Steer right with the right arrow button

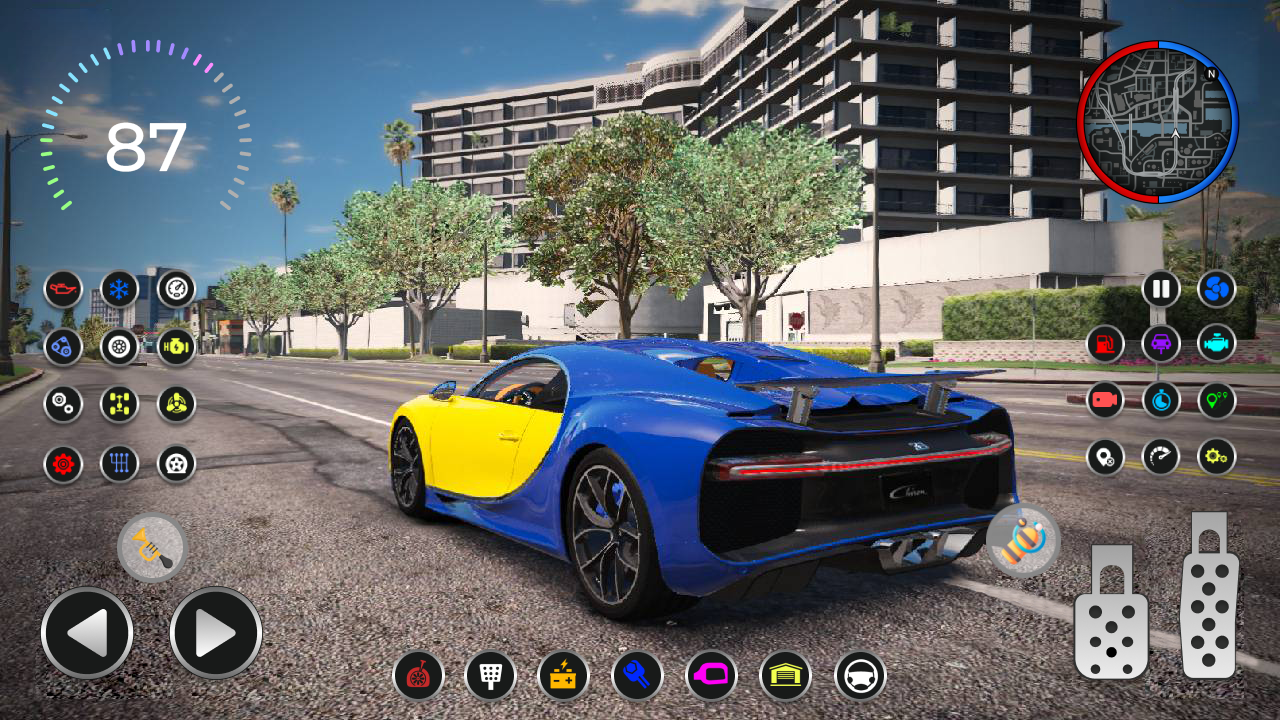coord(215,633)
